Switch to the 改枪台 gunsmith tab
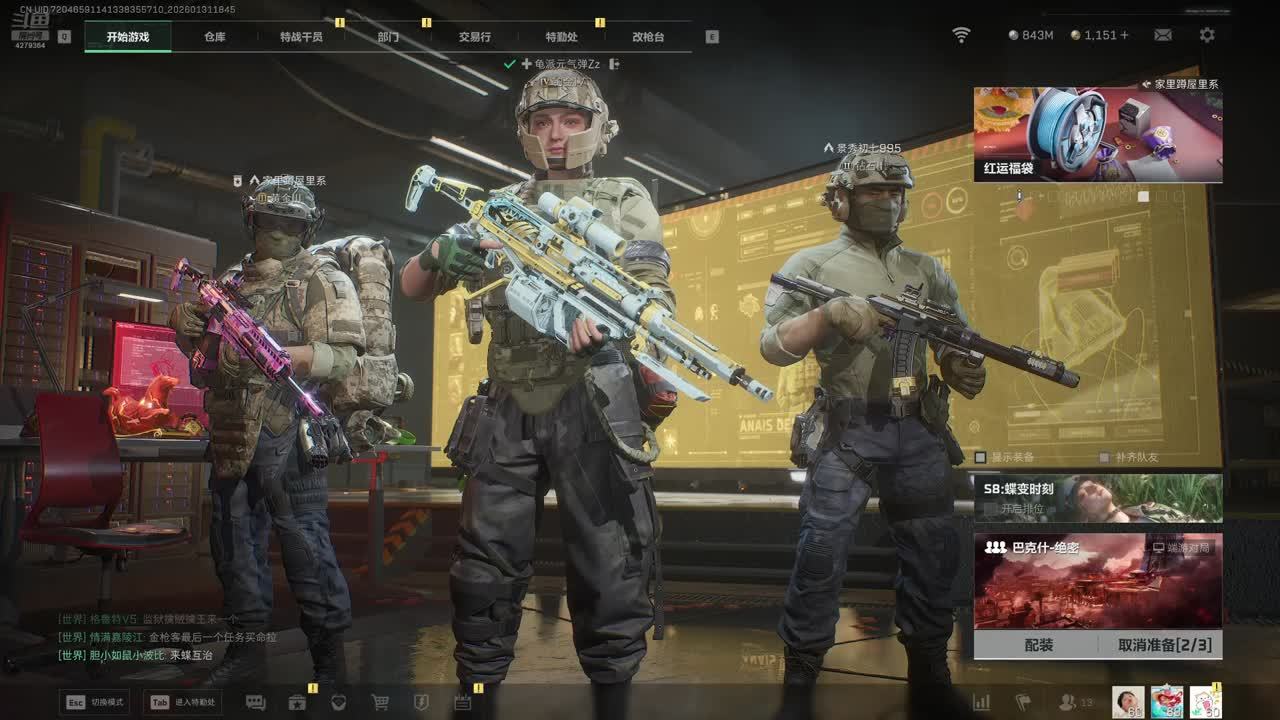The image size is (1280, 720). (x=648, y=37)
